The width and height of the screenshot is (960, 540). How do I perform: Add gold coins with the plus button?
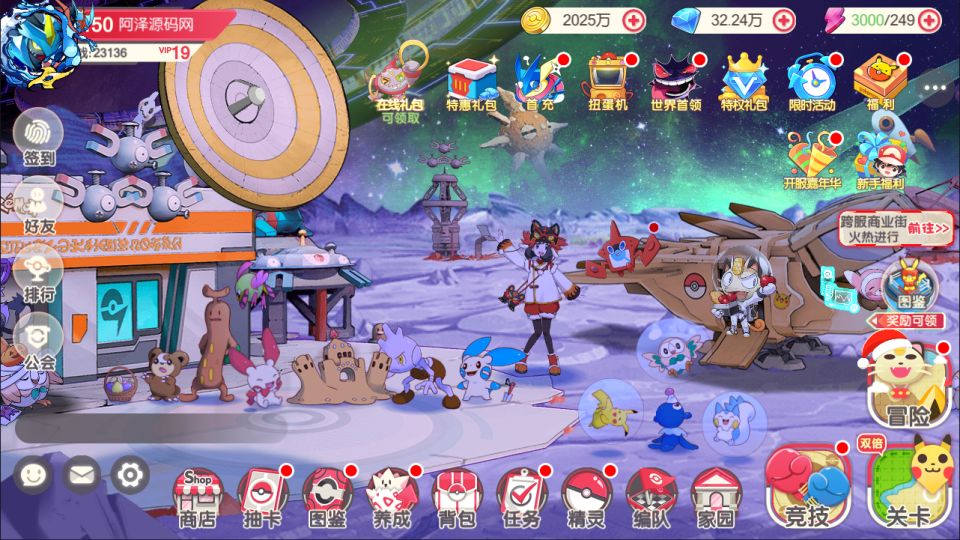pos(634,19)
